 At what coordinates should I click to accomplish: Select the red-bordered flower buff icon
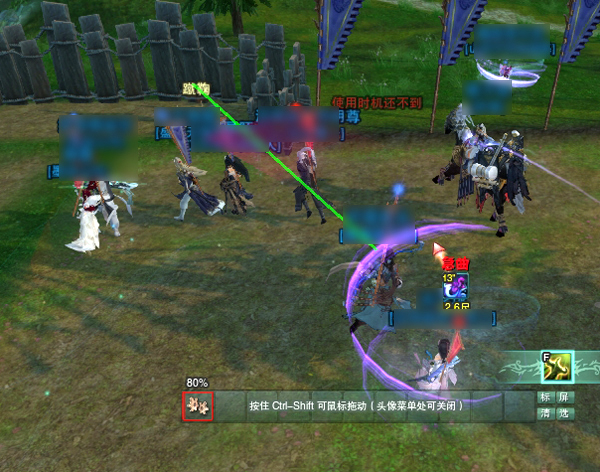[x=197, y=407]
